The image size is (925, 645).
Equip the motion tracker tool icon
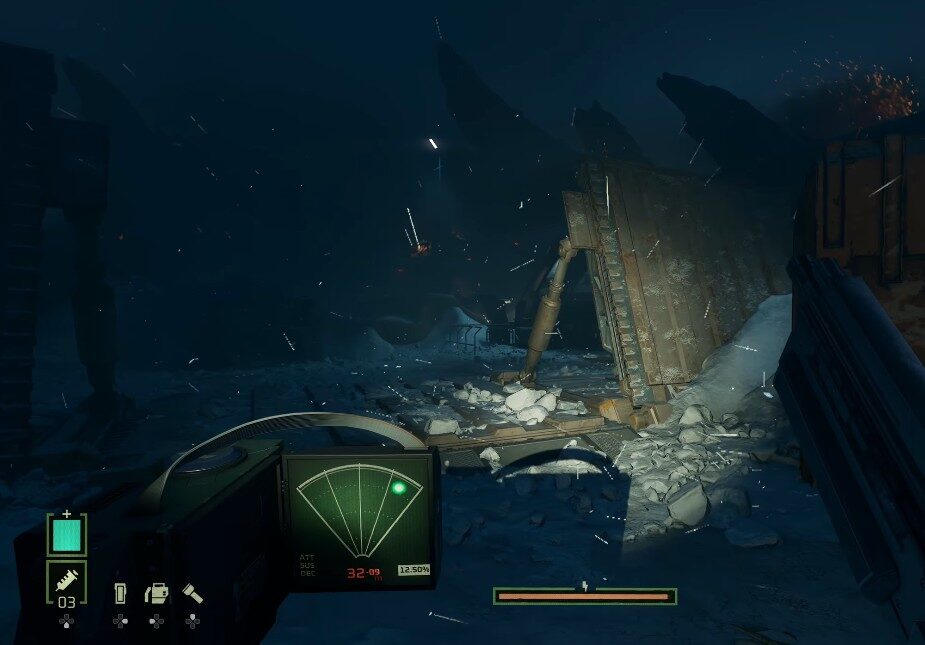click(157, 594)
